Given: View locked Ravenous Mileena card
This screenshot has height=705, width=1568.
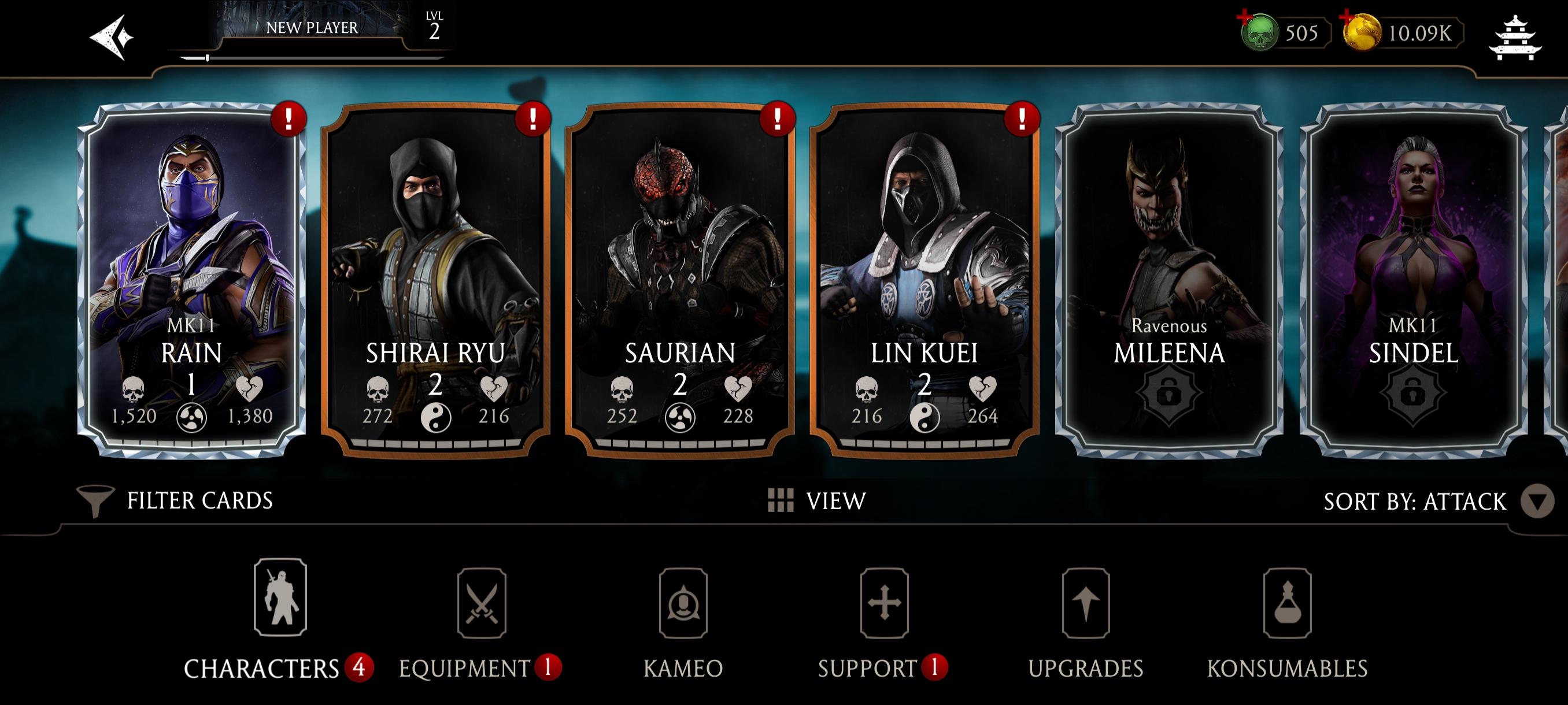Looking at the screenshot, I should click(x=1168, y=280).
